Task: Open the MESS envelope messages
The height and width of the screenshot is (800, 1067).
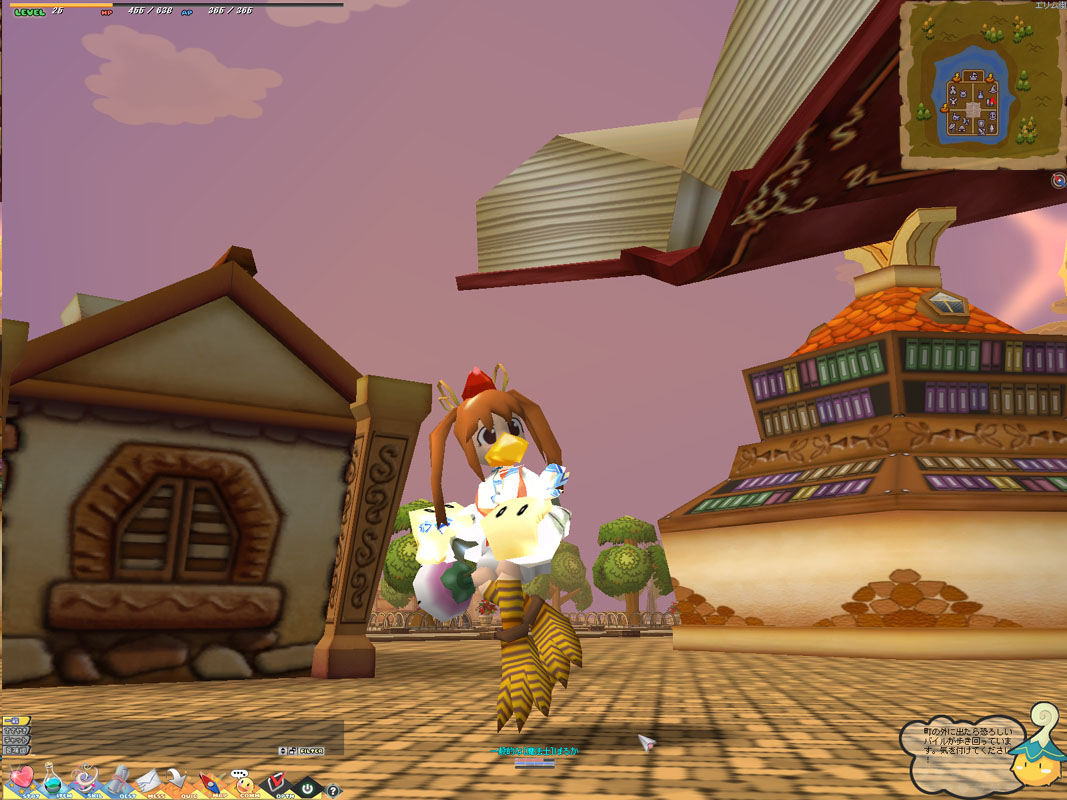Action: pos(147,778)
